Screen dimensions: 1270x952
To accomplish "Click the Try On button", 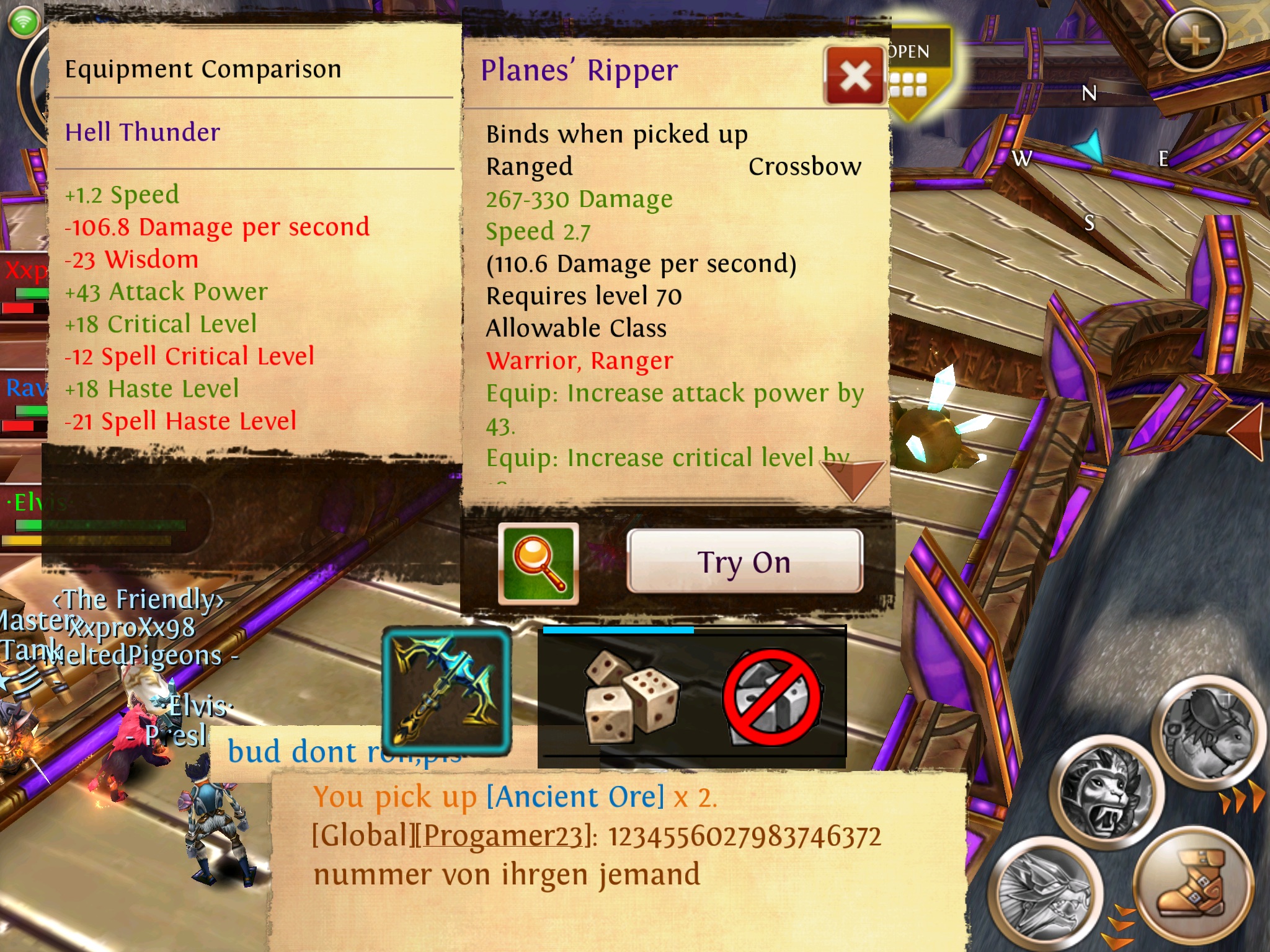I will [x=744, y=562].
